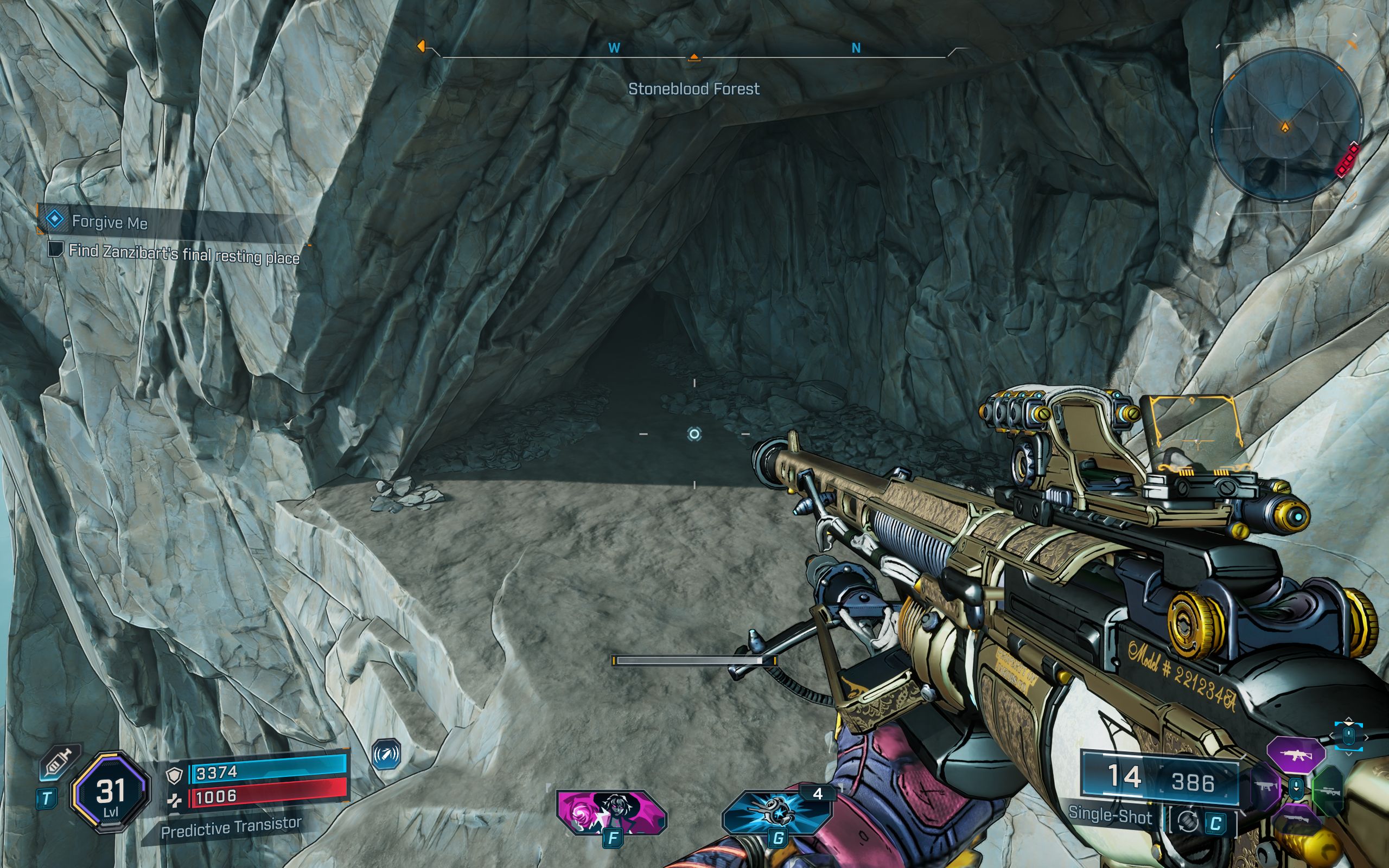Click the orange objective marker on compass
The height and width of the screenshot is (868, 1389).
click(x=421, y=46)
